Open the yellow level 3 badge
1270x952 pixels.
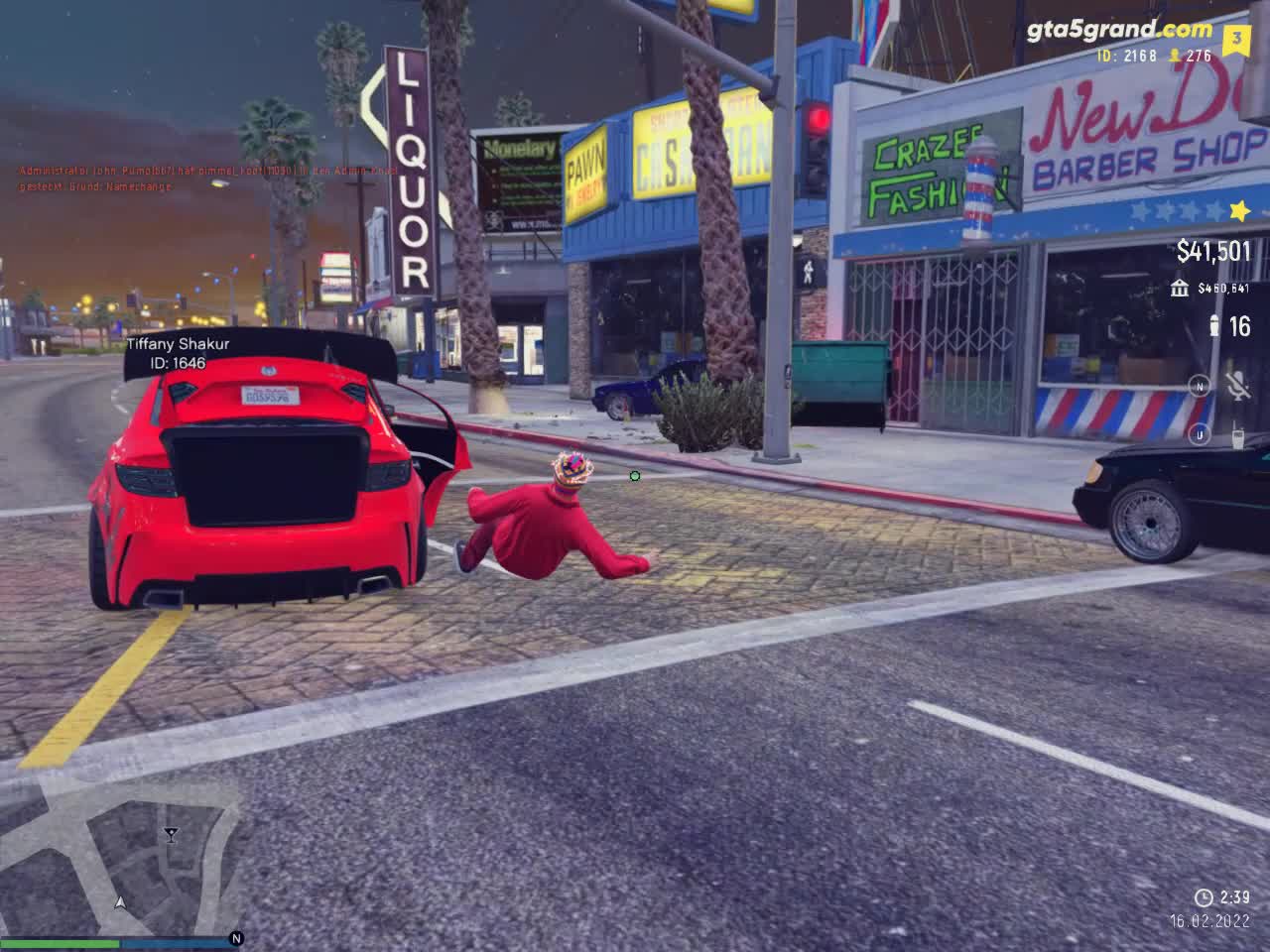click(x=1236, y=40)
